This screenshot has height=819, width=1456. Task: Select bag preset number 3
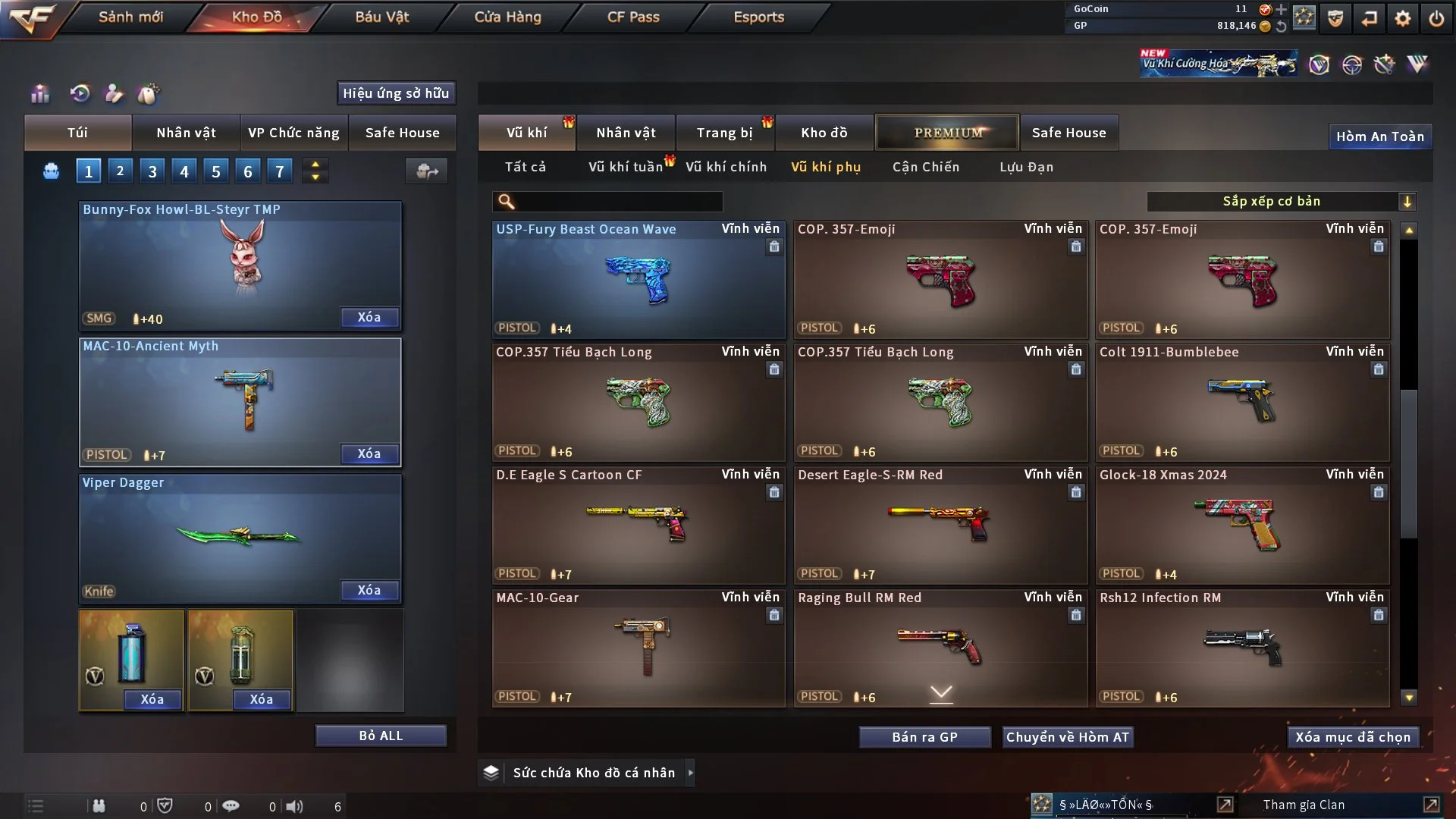[x=152, y=171]
